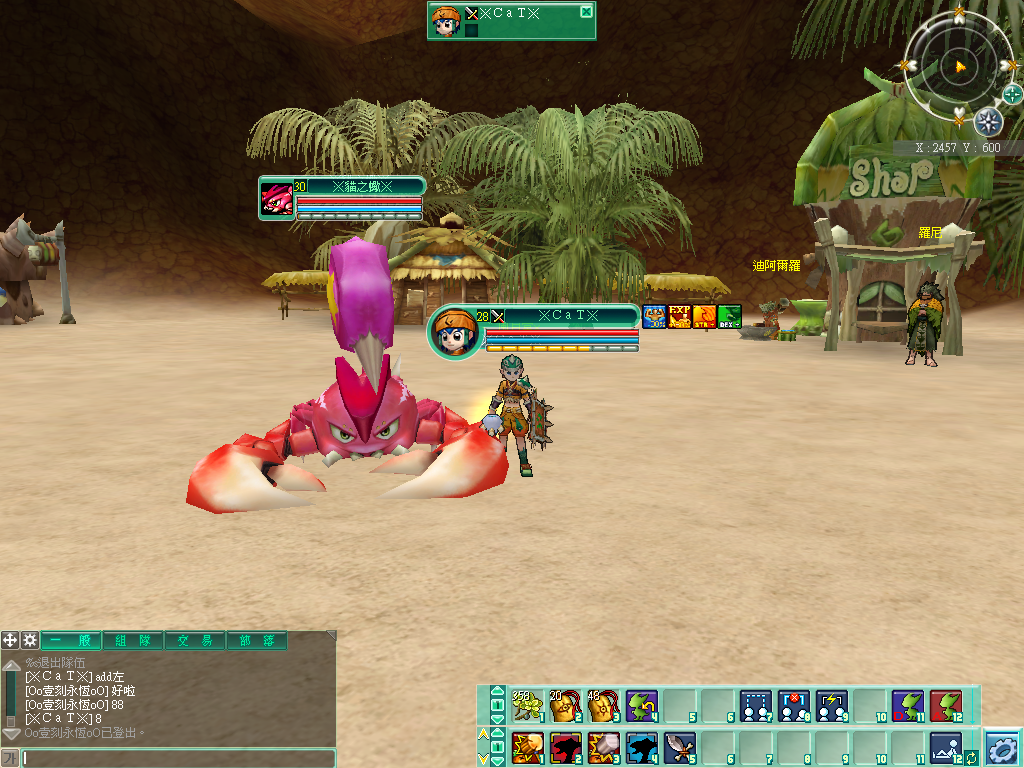
Task: Click the party icon with red X
Action: pyautogui.click(x=793, y=706)
